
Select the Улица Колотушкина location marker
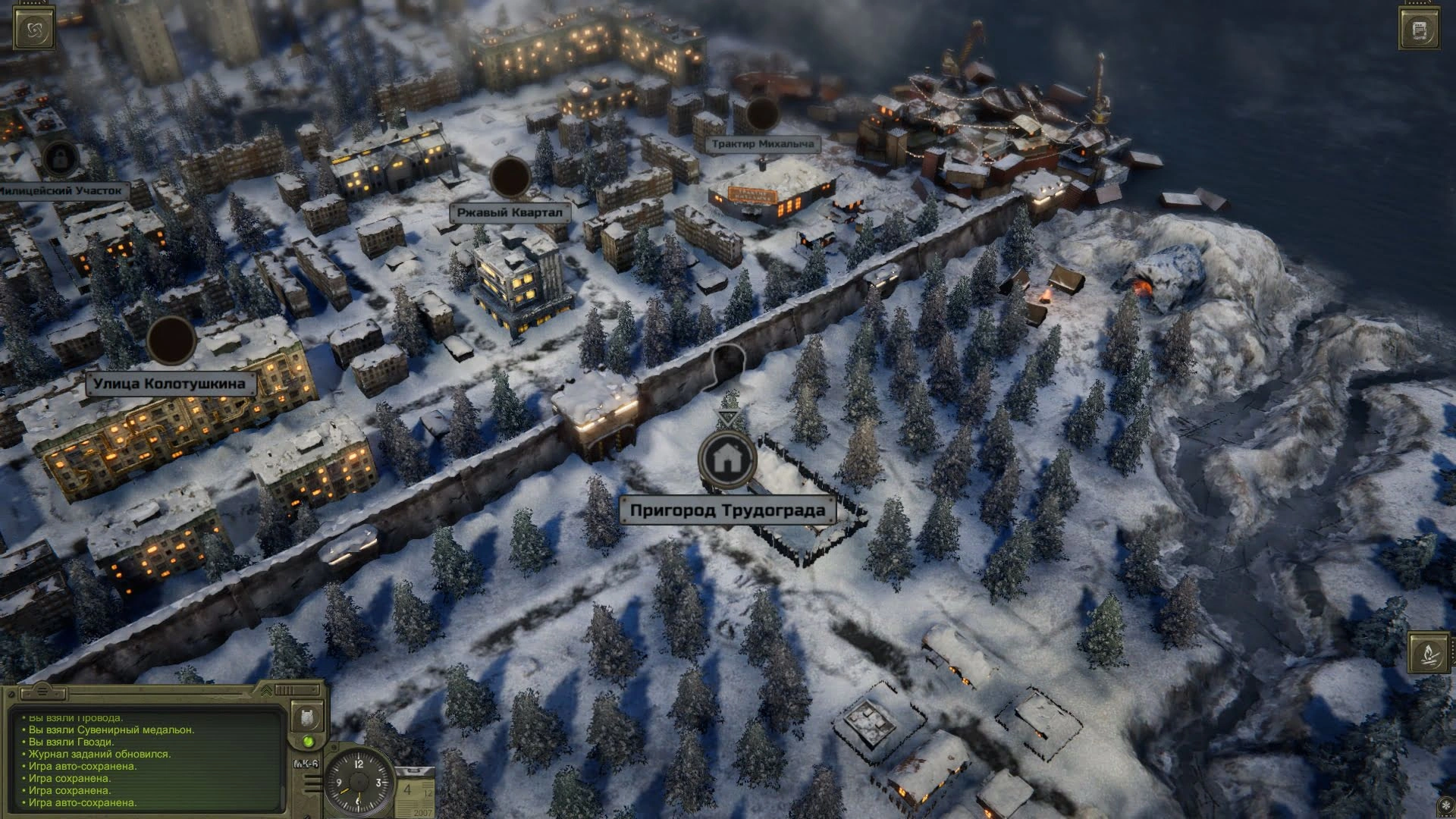point(171,339)
